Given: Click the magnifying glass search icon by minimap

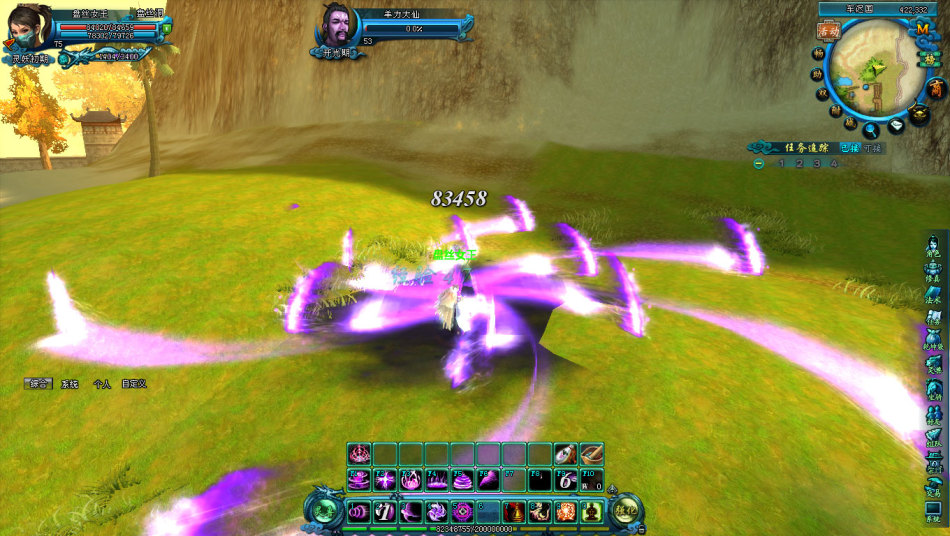Looking at the screenshot, I should [872, 128].
